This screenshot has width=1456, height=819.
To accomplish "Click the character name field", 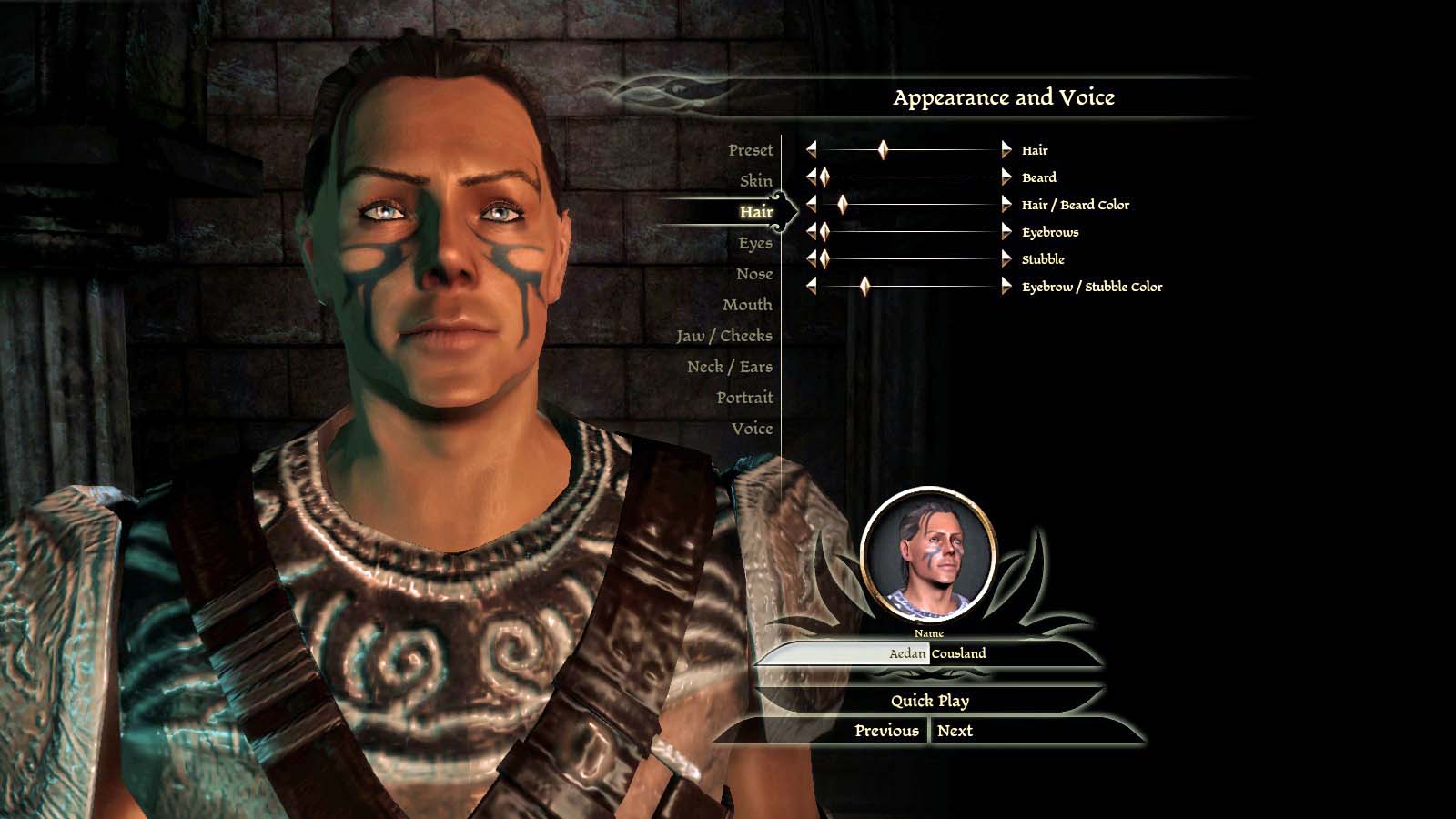I will (x=928, y=653).
